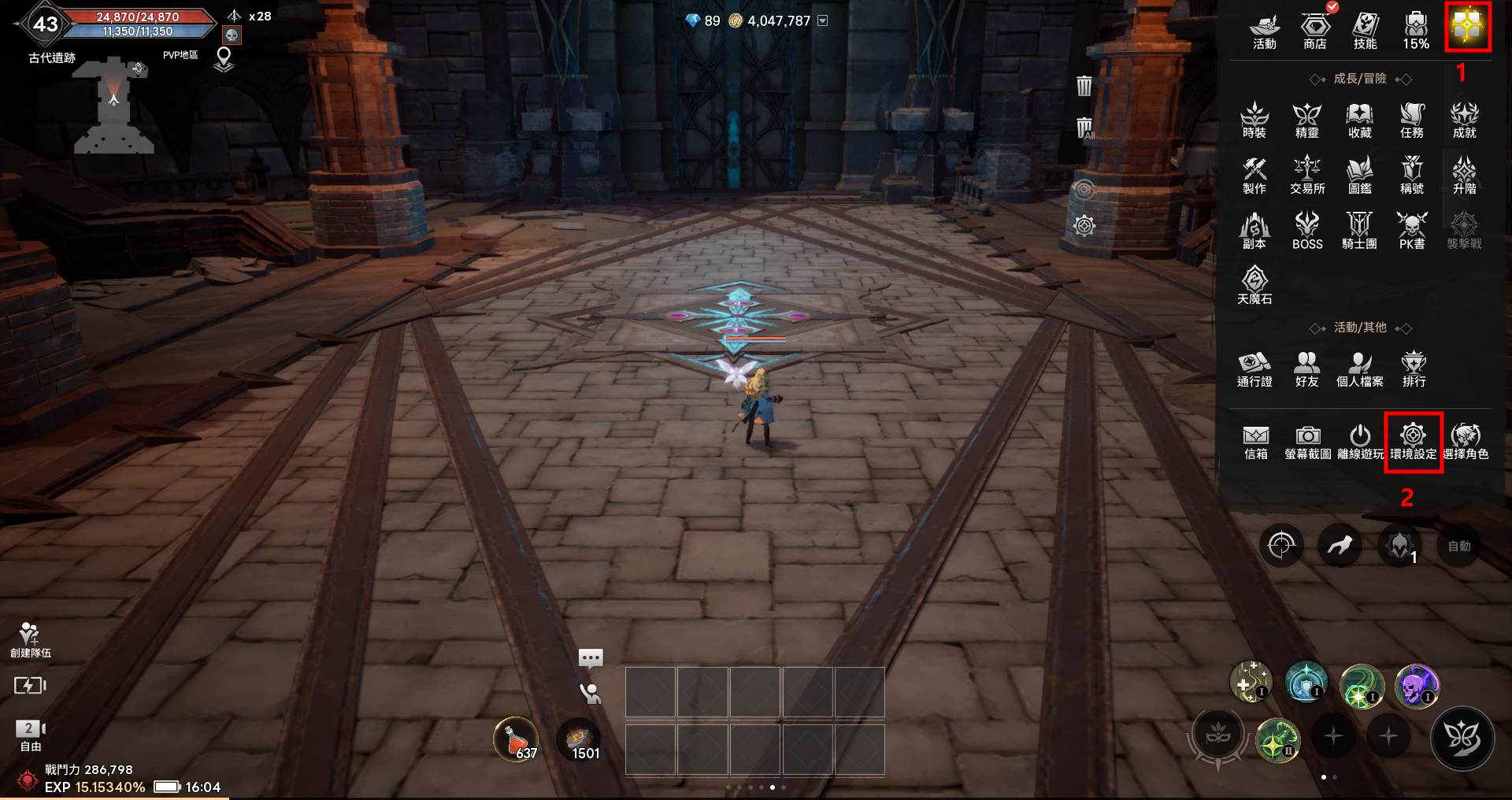Take a screenshot with 螢幕截圖

[x=1307, y=442]
